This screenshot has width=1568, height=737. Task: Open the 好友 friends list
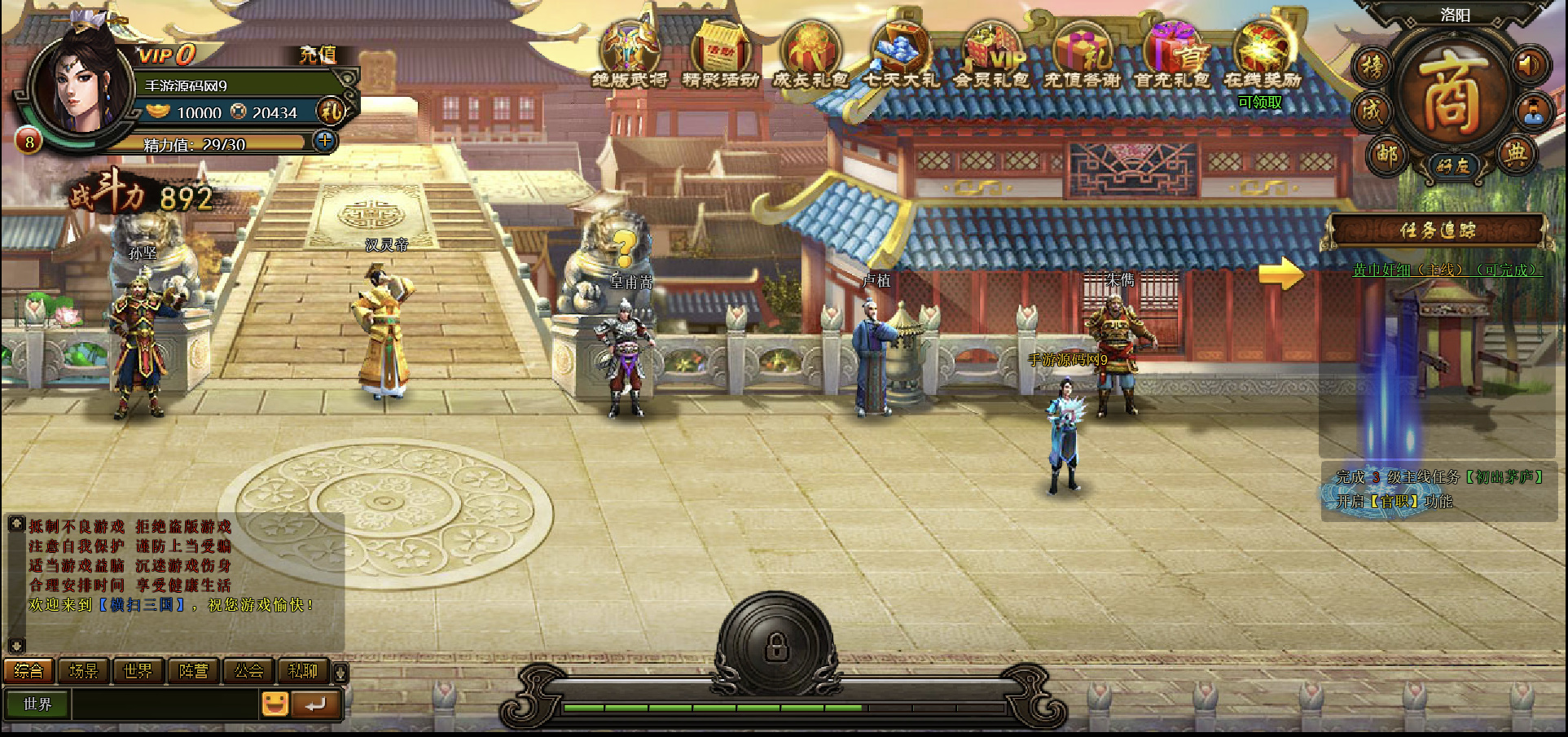(x=1452, y=166)
